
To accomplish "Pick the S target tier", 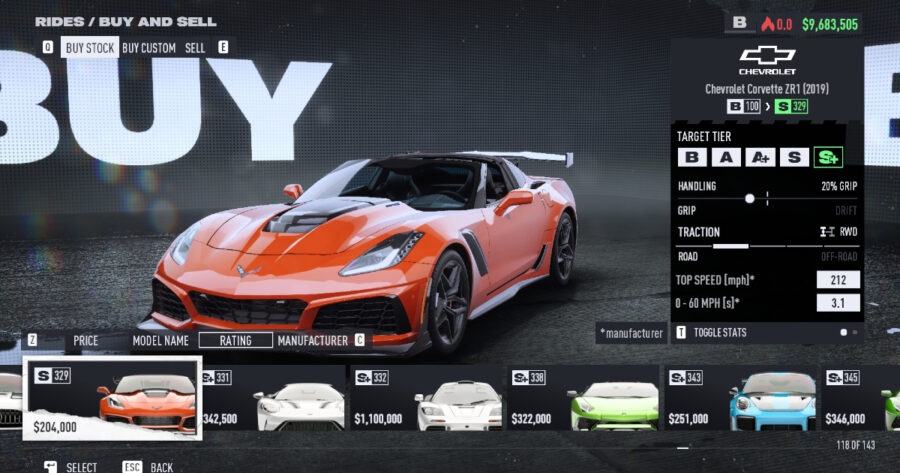I will coord(795,157).
